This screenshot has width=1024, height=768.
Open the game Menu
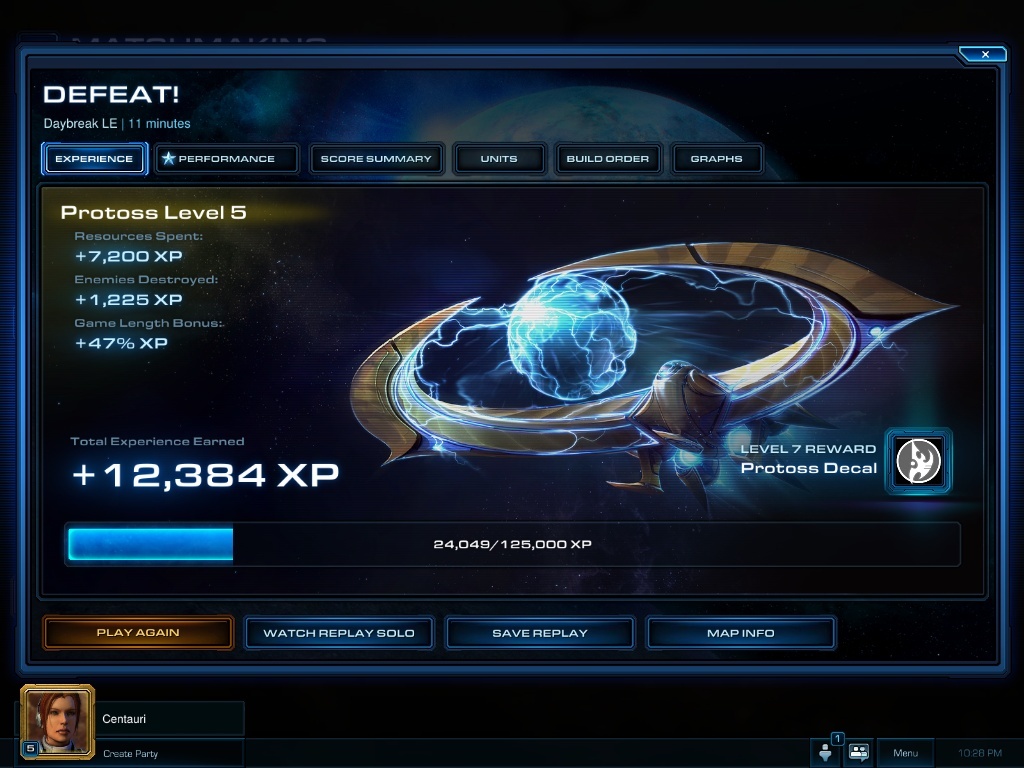tap(905, 753)
